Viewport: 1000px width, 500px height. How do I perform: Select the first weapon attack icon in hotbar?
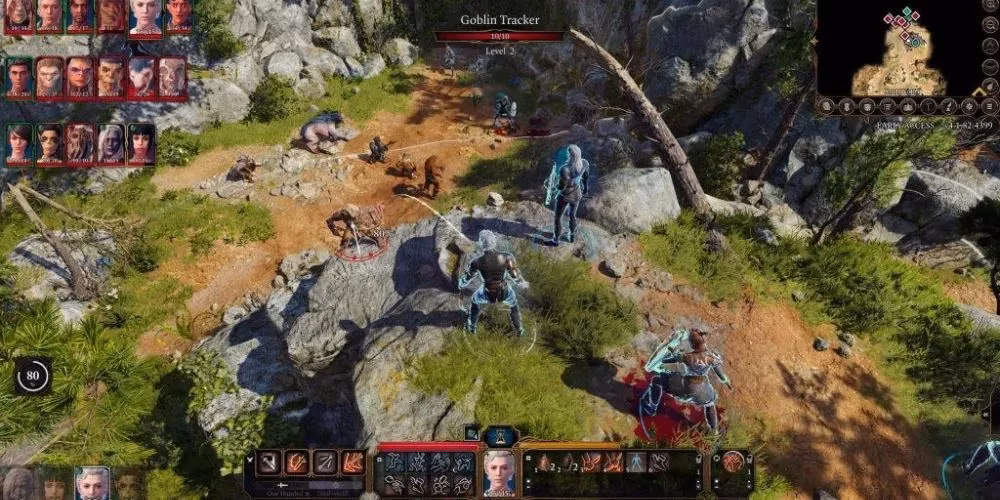coord(269,462)
